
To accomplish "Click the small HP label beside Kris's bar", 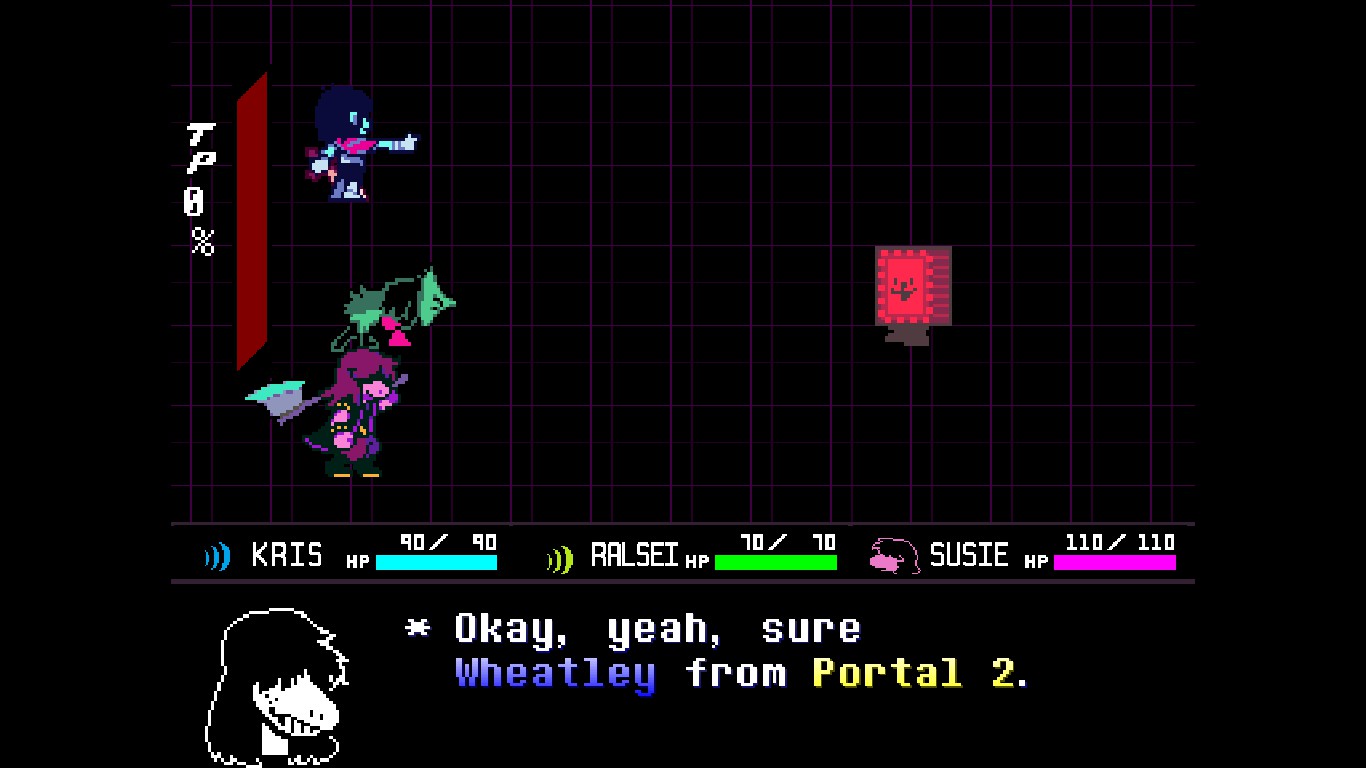I will click(357, 560).
